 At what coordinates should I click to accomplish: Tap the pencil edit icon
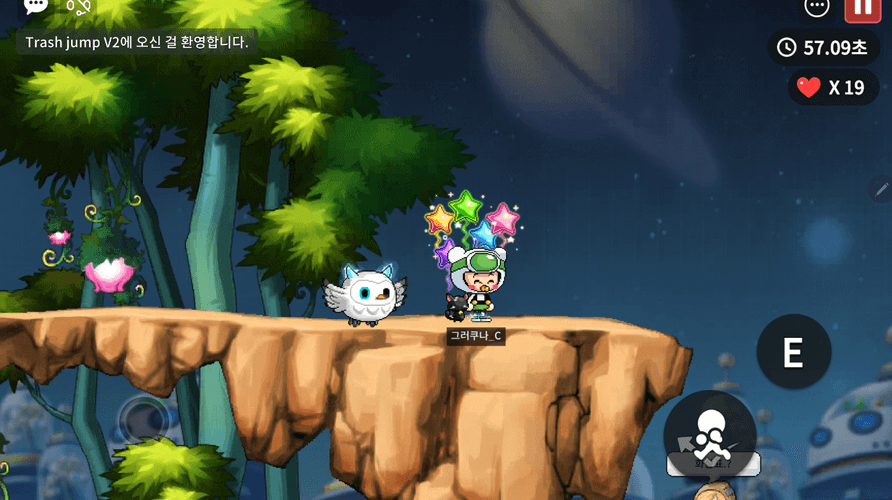pos(881,188)
